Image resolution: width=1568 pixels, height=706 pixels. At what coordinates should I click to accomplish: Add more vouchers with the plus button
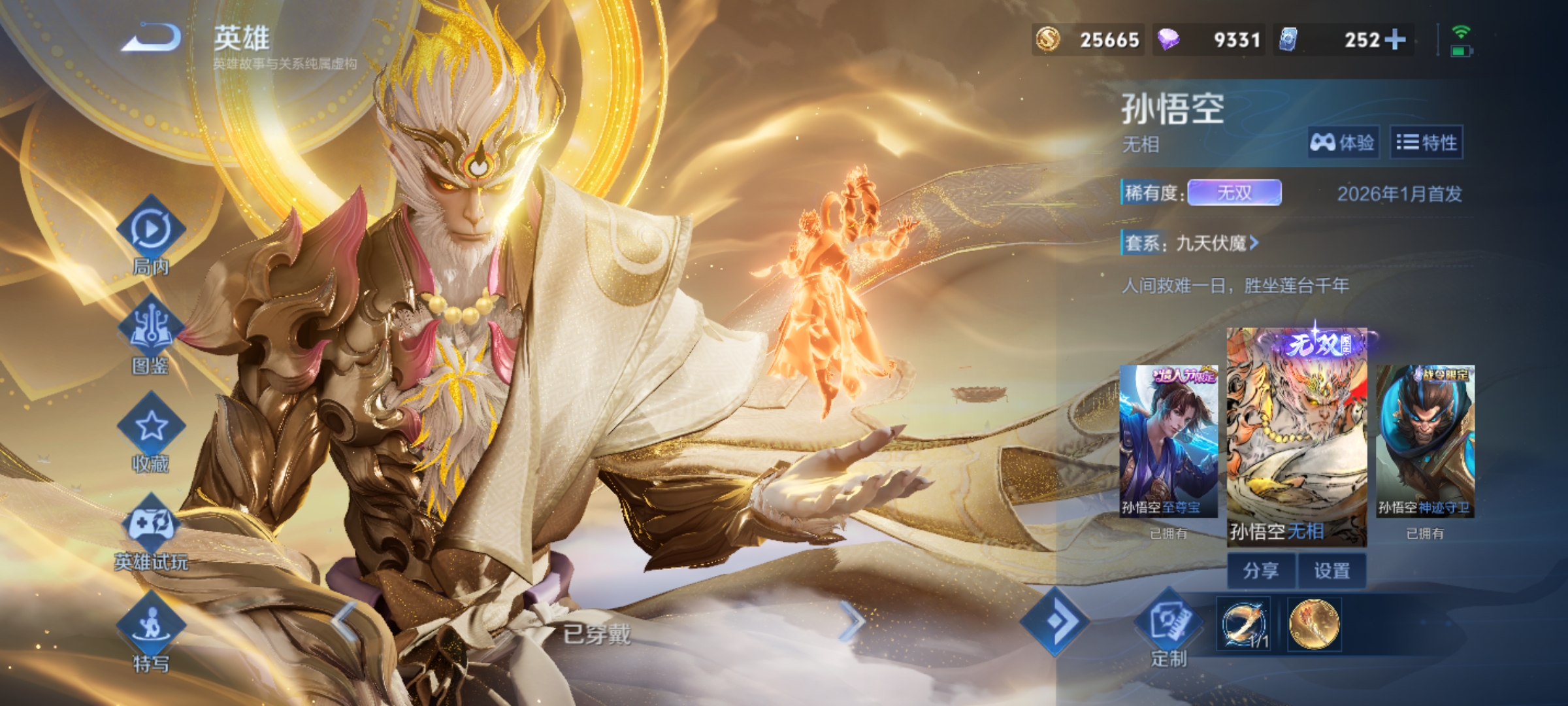pos(1395,39)
